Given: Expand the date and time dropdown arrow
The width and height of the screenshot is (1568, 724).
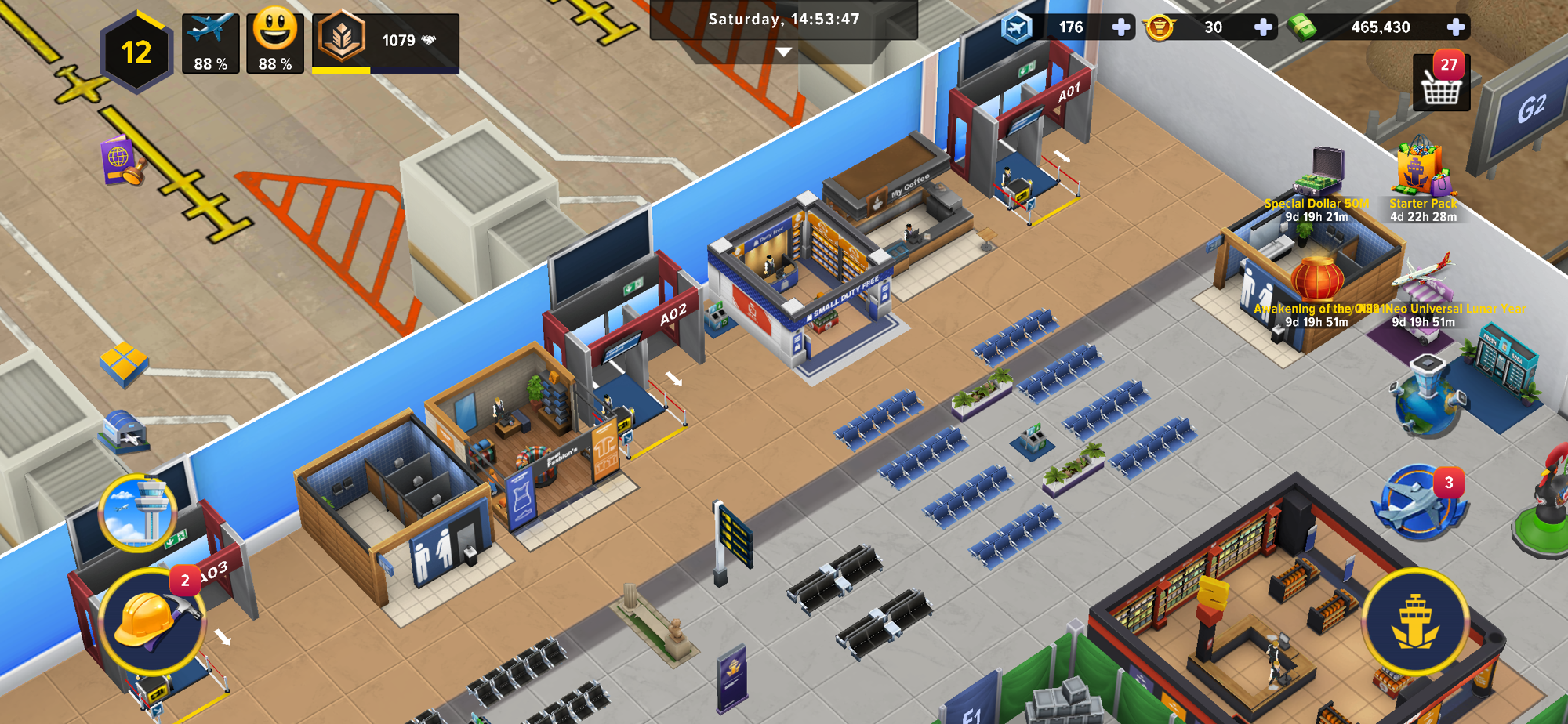Looking at the screenshot, I should [x=783, y=52].
